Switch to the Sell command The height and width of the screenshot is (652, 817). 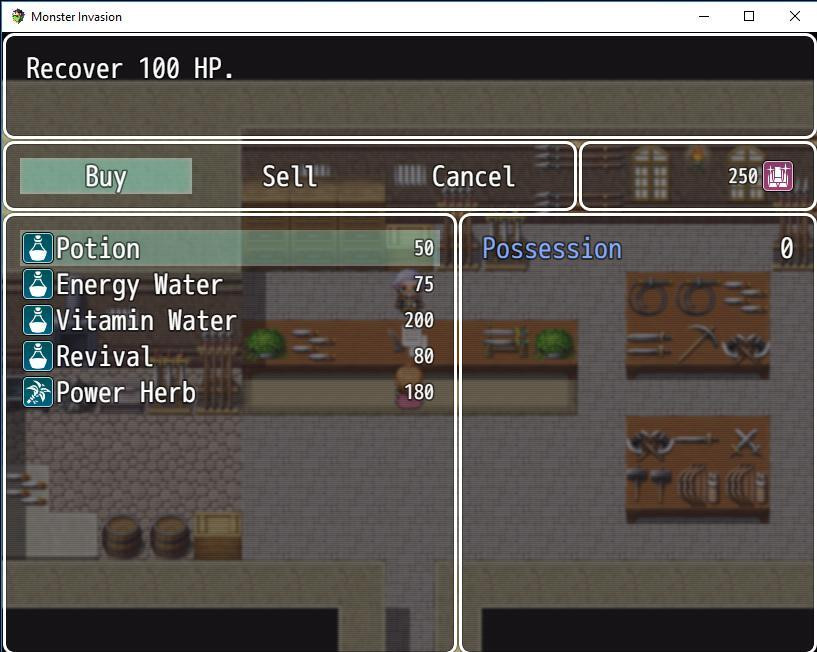tap(289, 177)
